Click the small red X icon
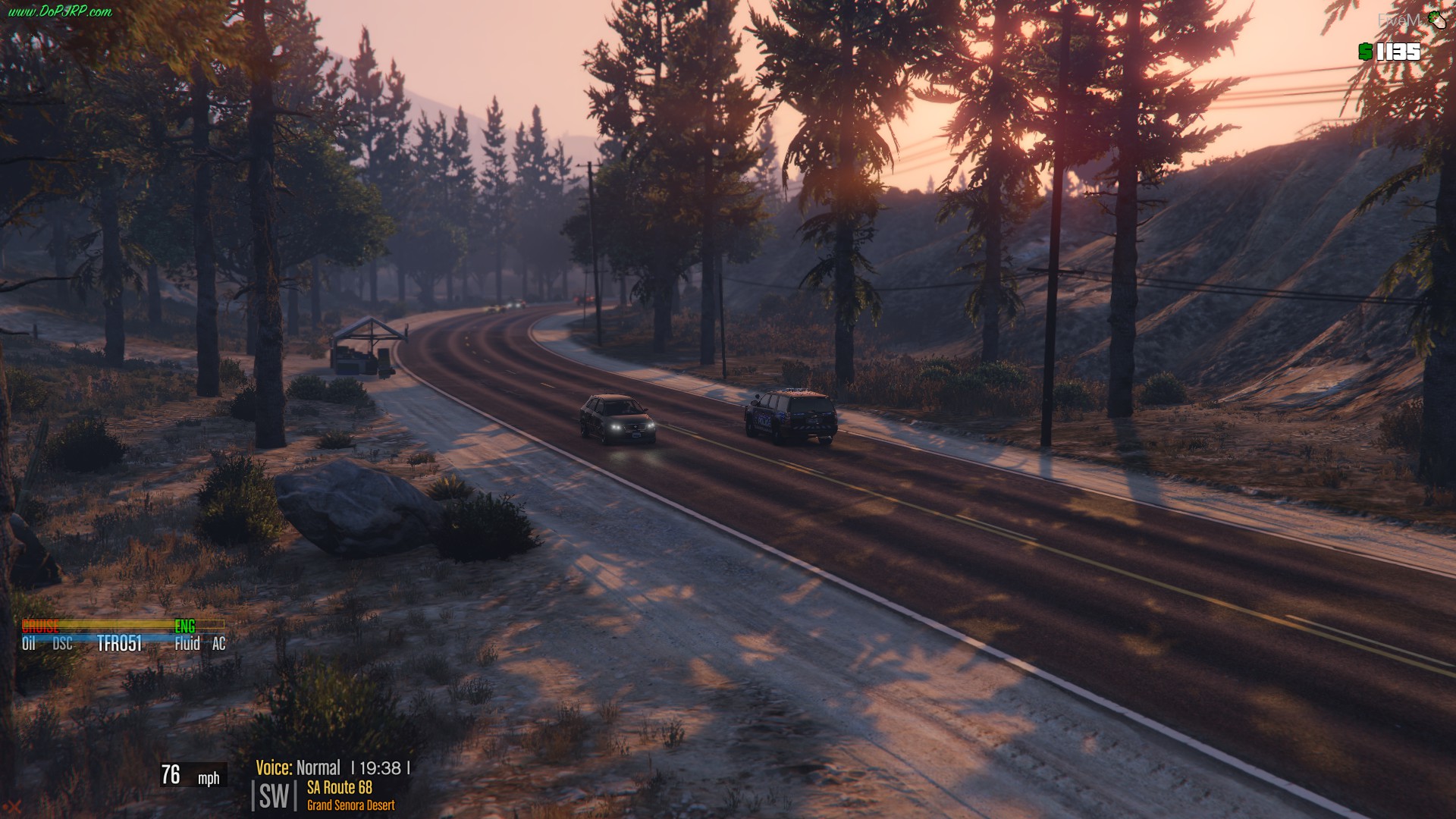The width and height of the screenshot is (1456, 819). (12, 809)
